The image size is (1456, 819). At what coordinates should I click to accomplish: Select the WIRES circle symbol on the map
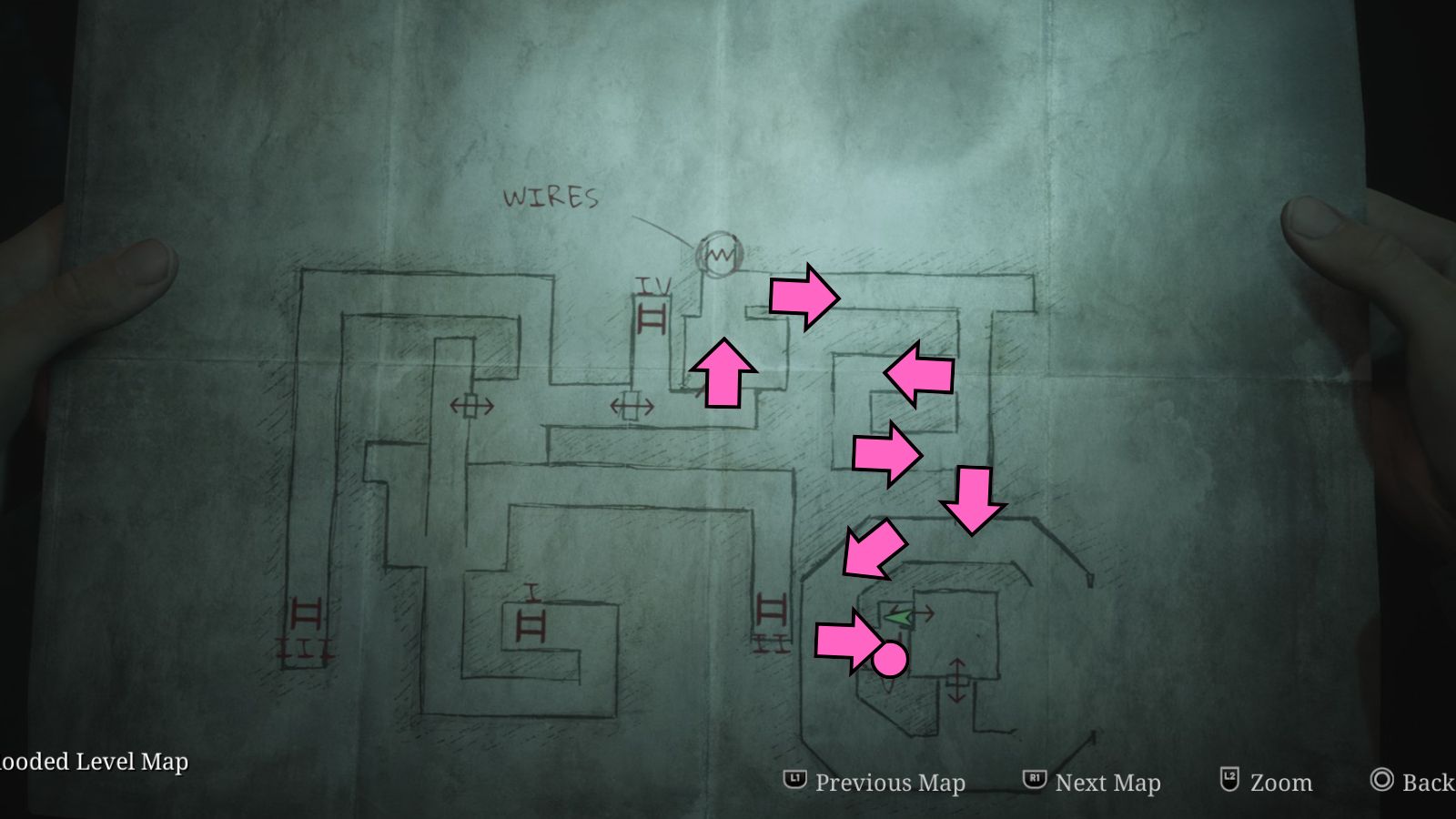coord(718,255)
